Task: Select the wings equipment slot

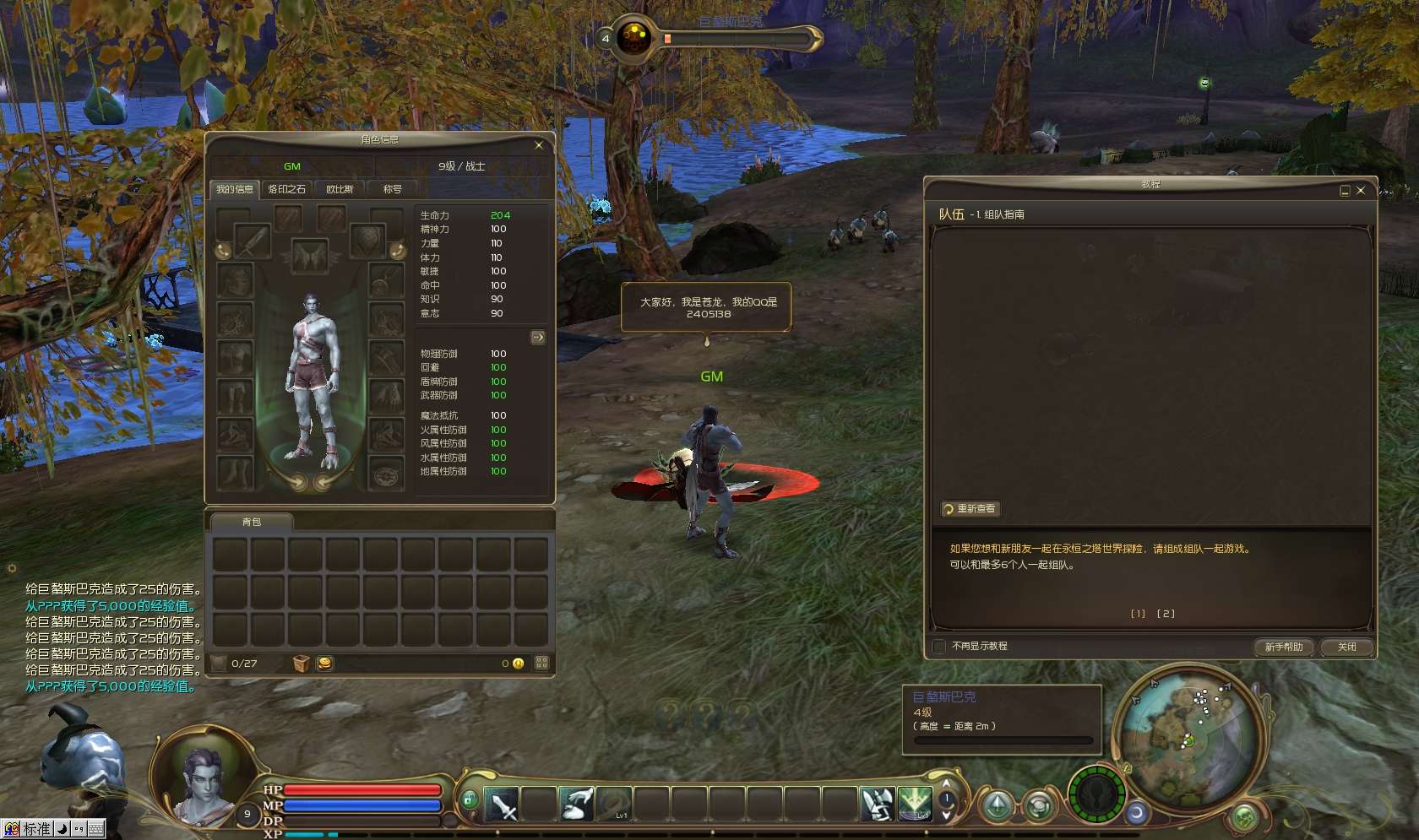Action: tap(309, 255)
